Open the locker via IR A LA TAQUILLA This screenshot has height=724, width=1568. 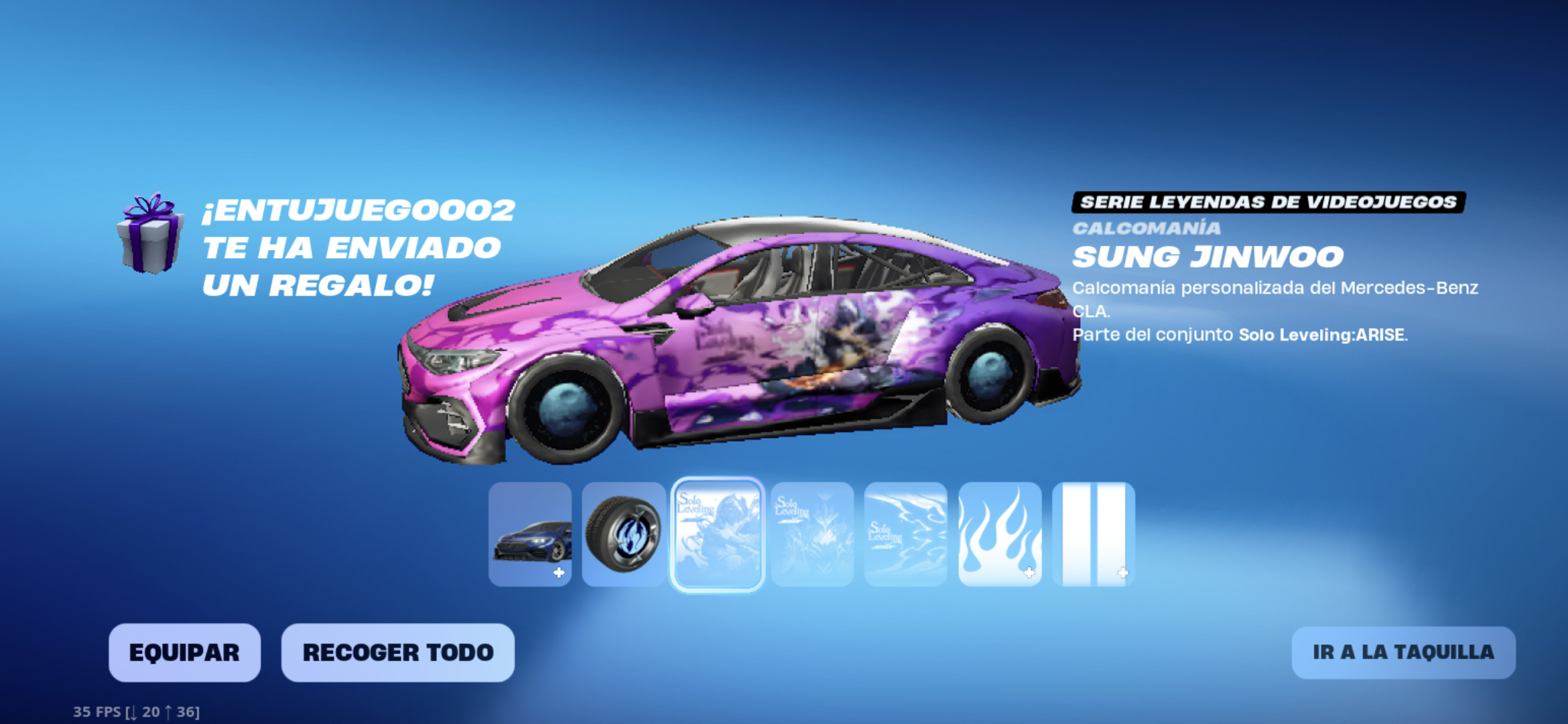1403,652
